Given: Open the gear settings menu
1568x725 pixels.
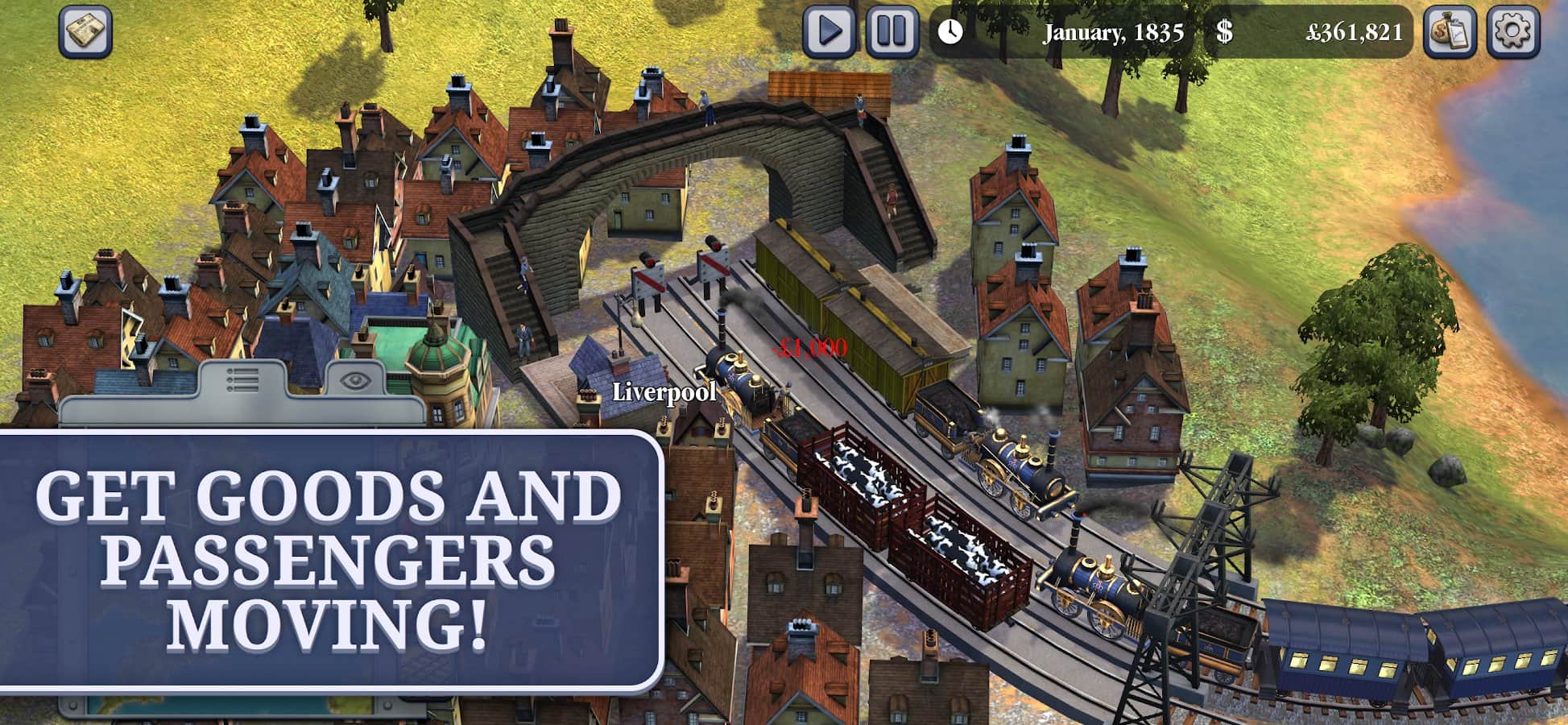Looking at the screenshot, I should [1512, 31].
